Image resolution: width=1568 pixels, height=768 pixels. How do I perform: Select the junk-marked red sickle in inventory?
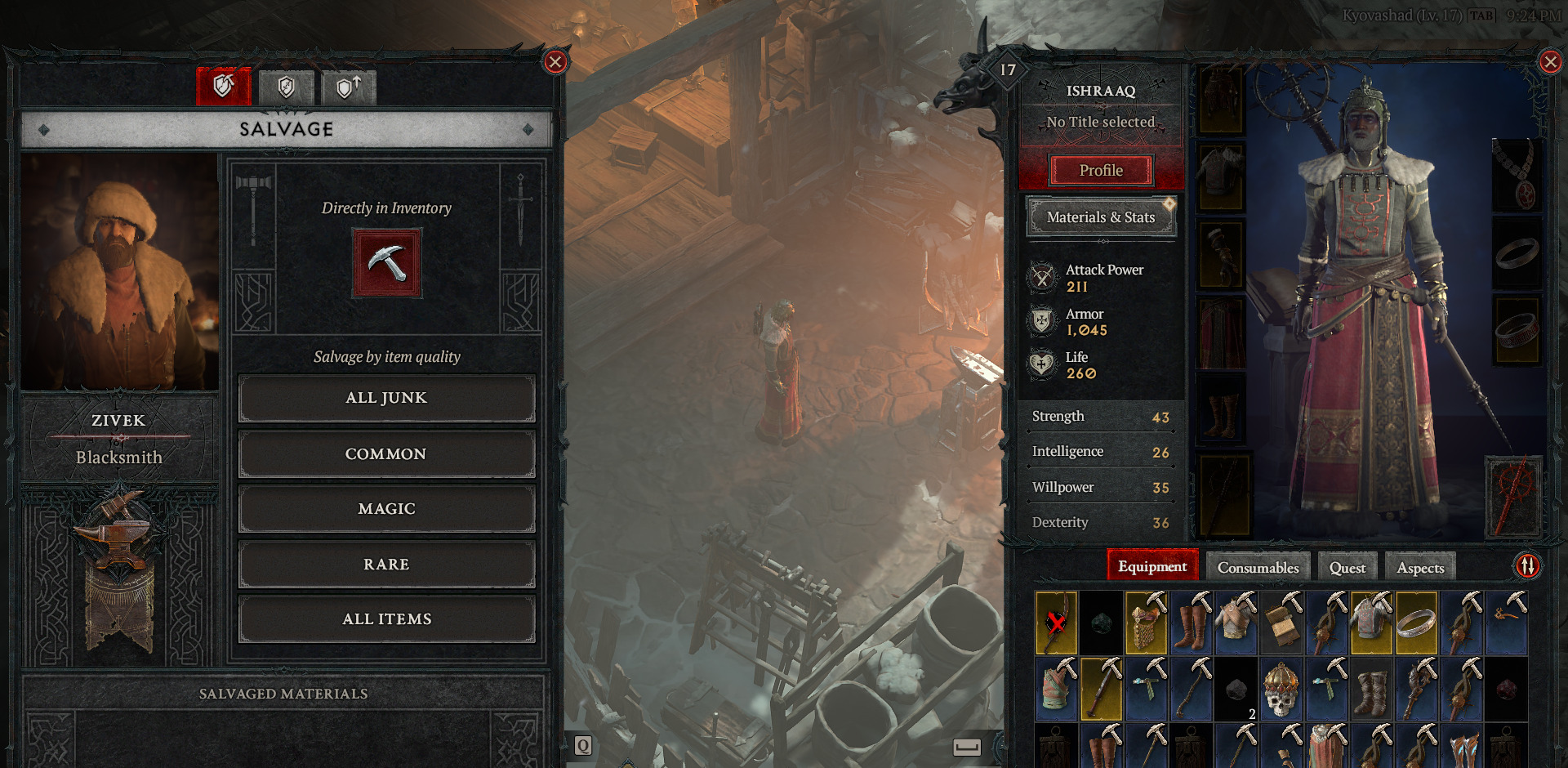(1056, 623)
